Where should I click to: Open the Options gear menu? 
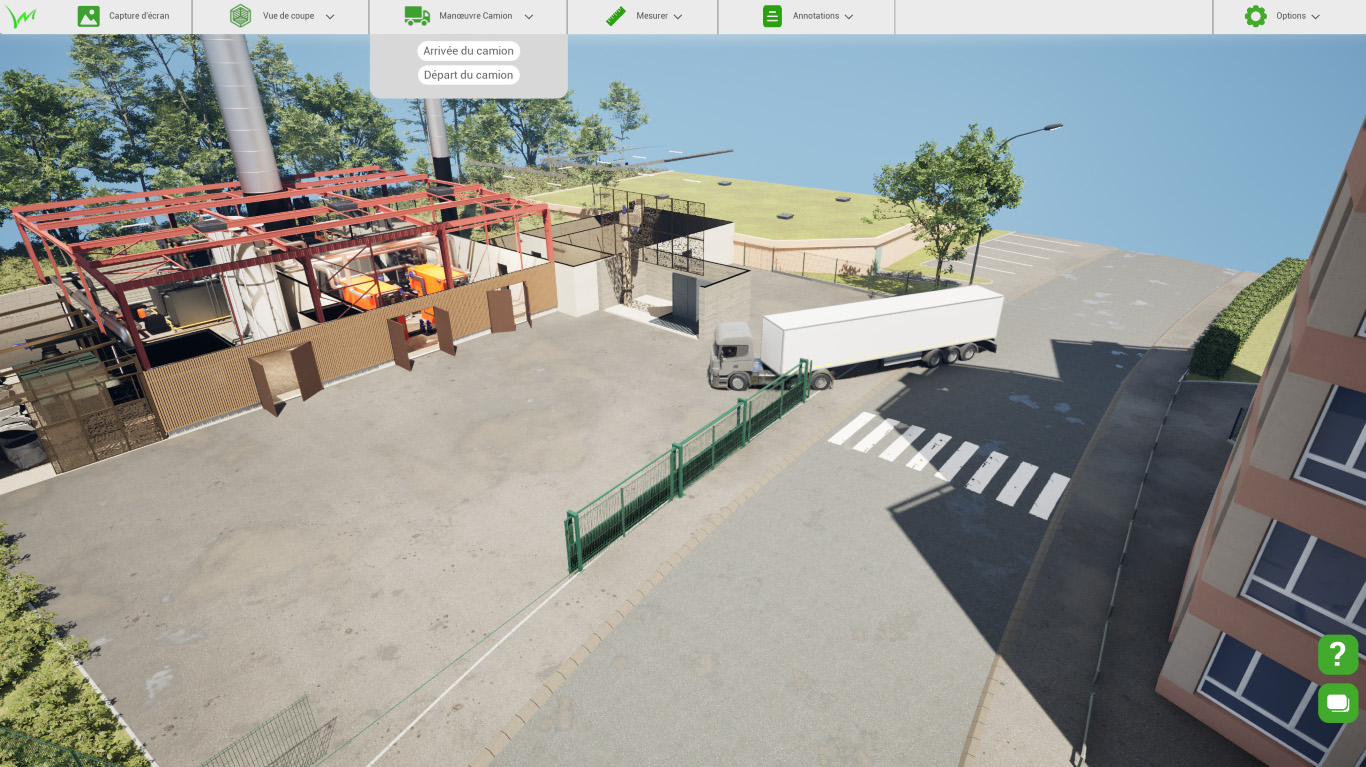(1282, 16)
